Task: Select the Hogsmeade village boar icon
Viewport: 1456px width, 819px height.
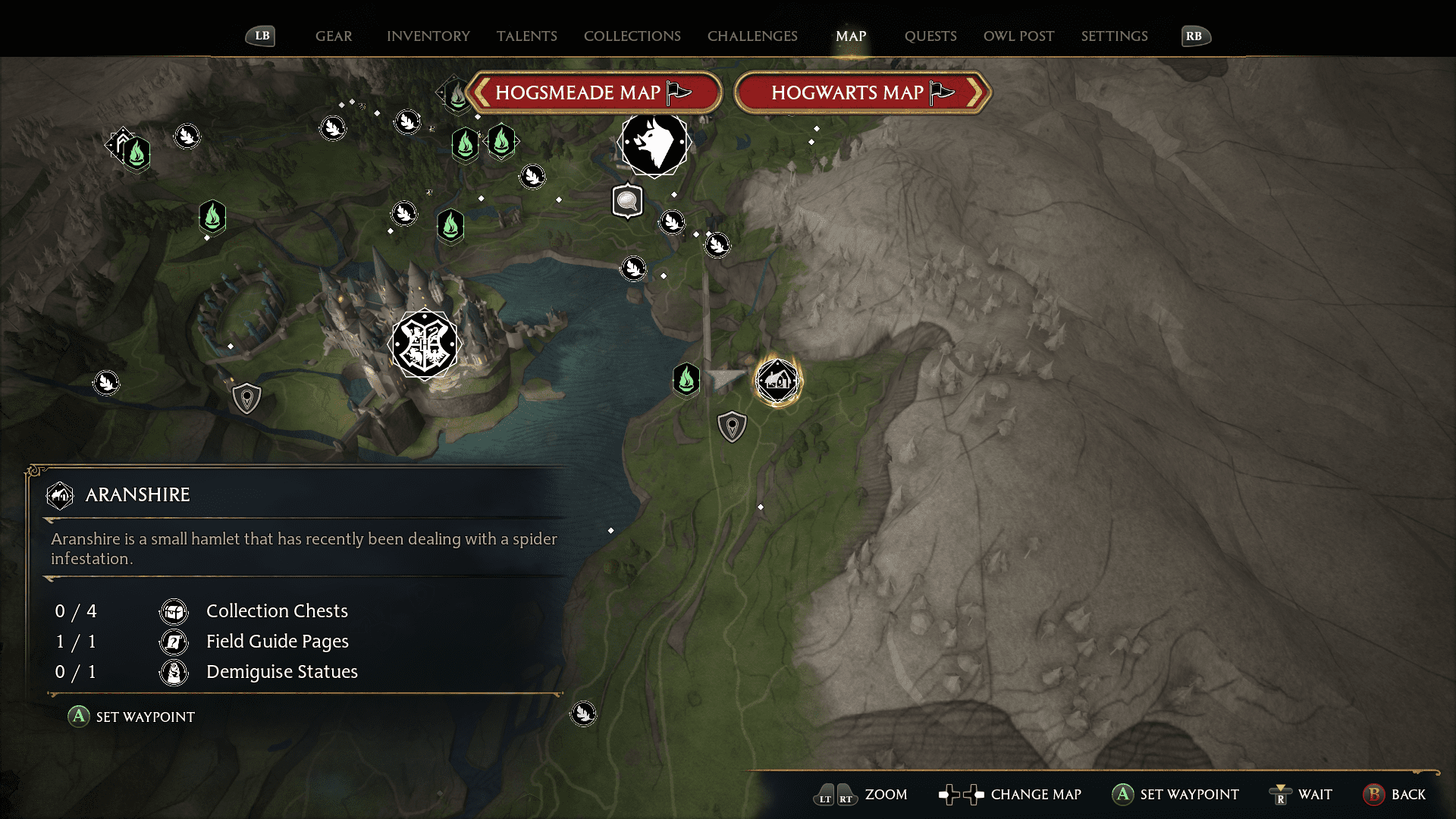Action: (x=654, y=146)
